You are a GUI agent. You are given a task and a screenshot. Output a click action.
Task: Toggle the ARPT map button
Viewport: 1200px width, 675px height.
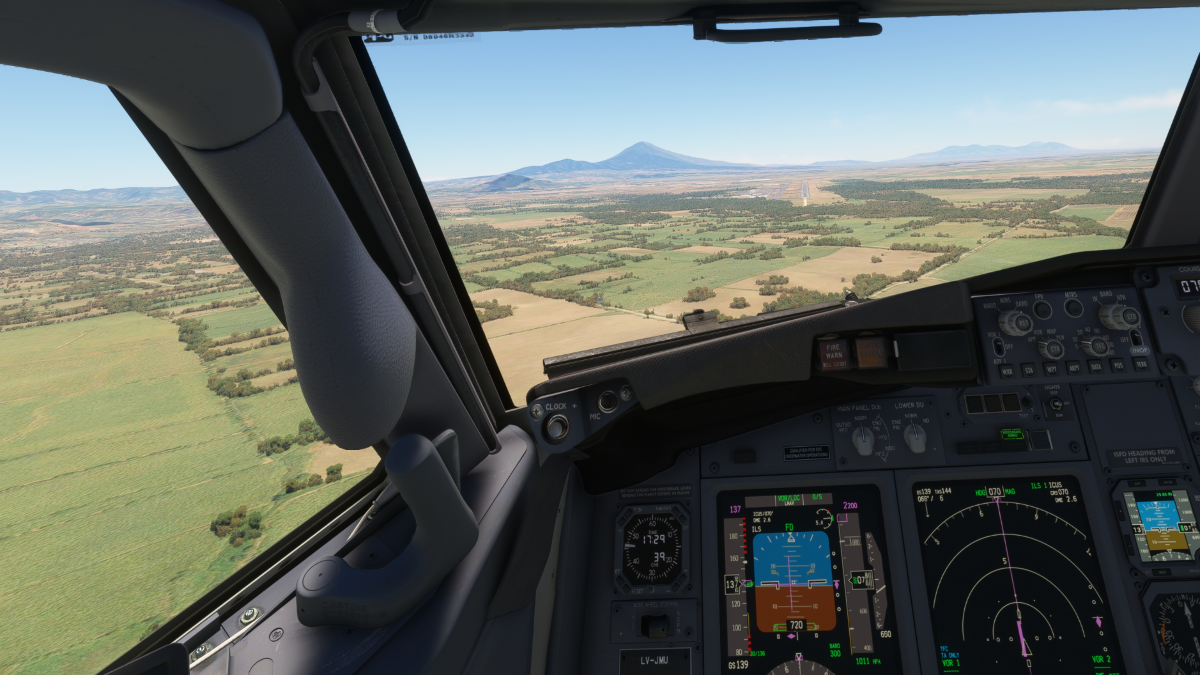coord(1074,368)
